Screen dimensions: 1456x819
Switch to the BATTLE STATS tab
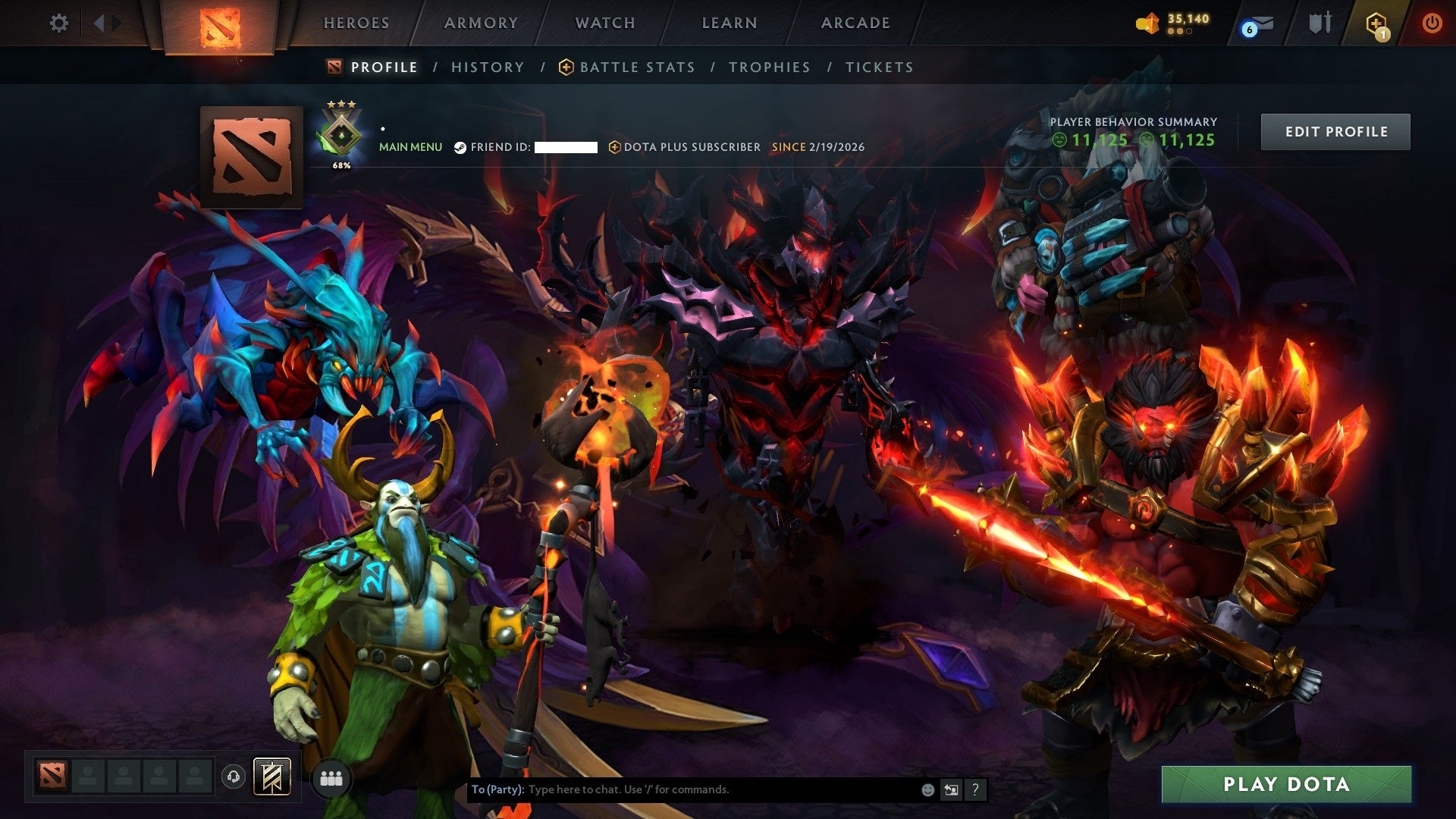click(x=636, y=67)
